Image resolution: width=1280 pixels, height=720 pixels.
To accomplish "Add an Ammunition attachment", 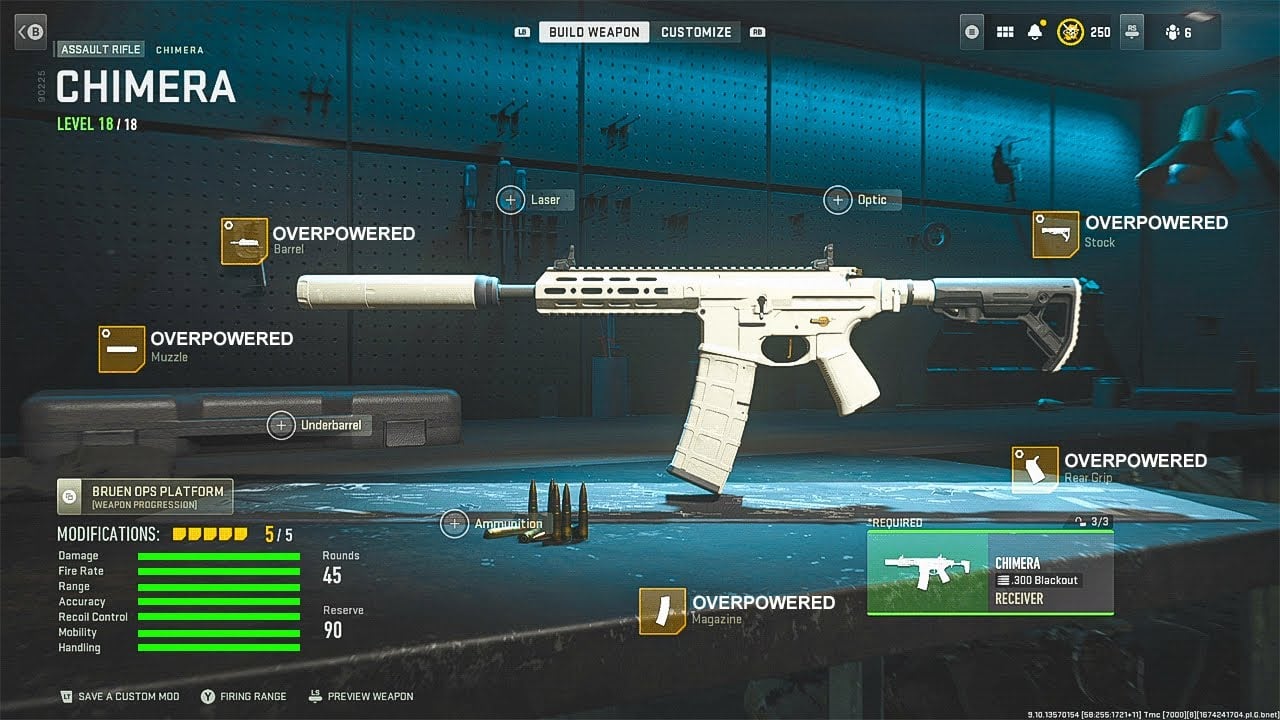I will coord(455,523).
